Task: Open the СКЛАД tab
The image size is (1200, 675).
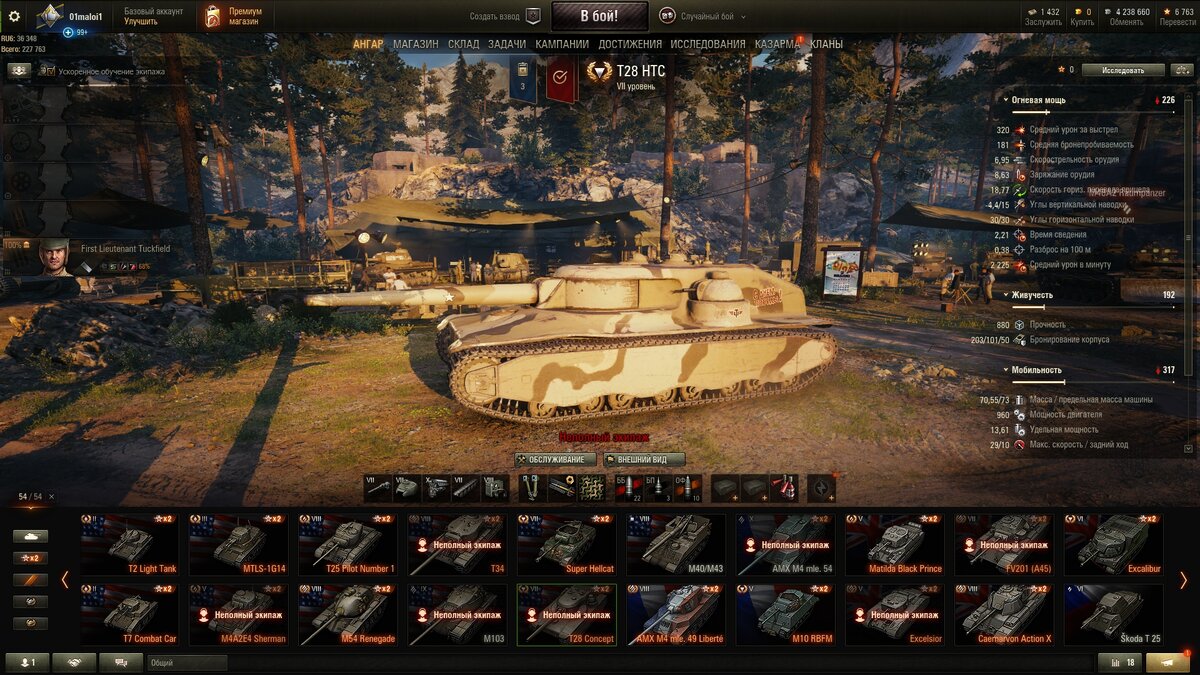Action: (x=463, y=44)
